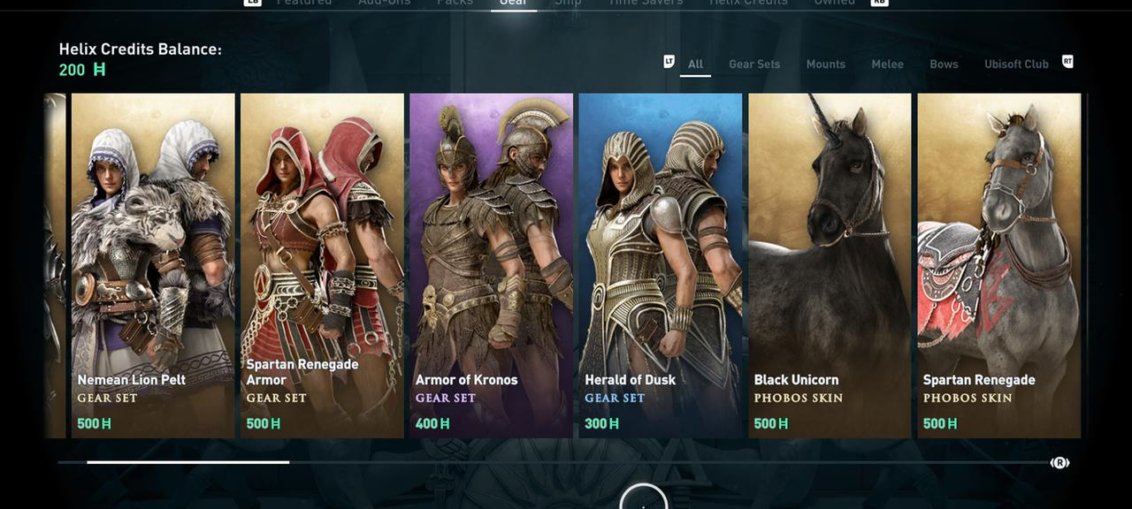Click the horizontal scrollbar under the items

[188, 462]
